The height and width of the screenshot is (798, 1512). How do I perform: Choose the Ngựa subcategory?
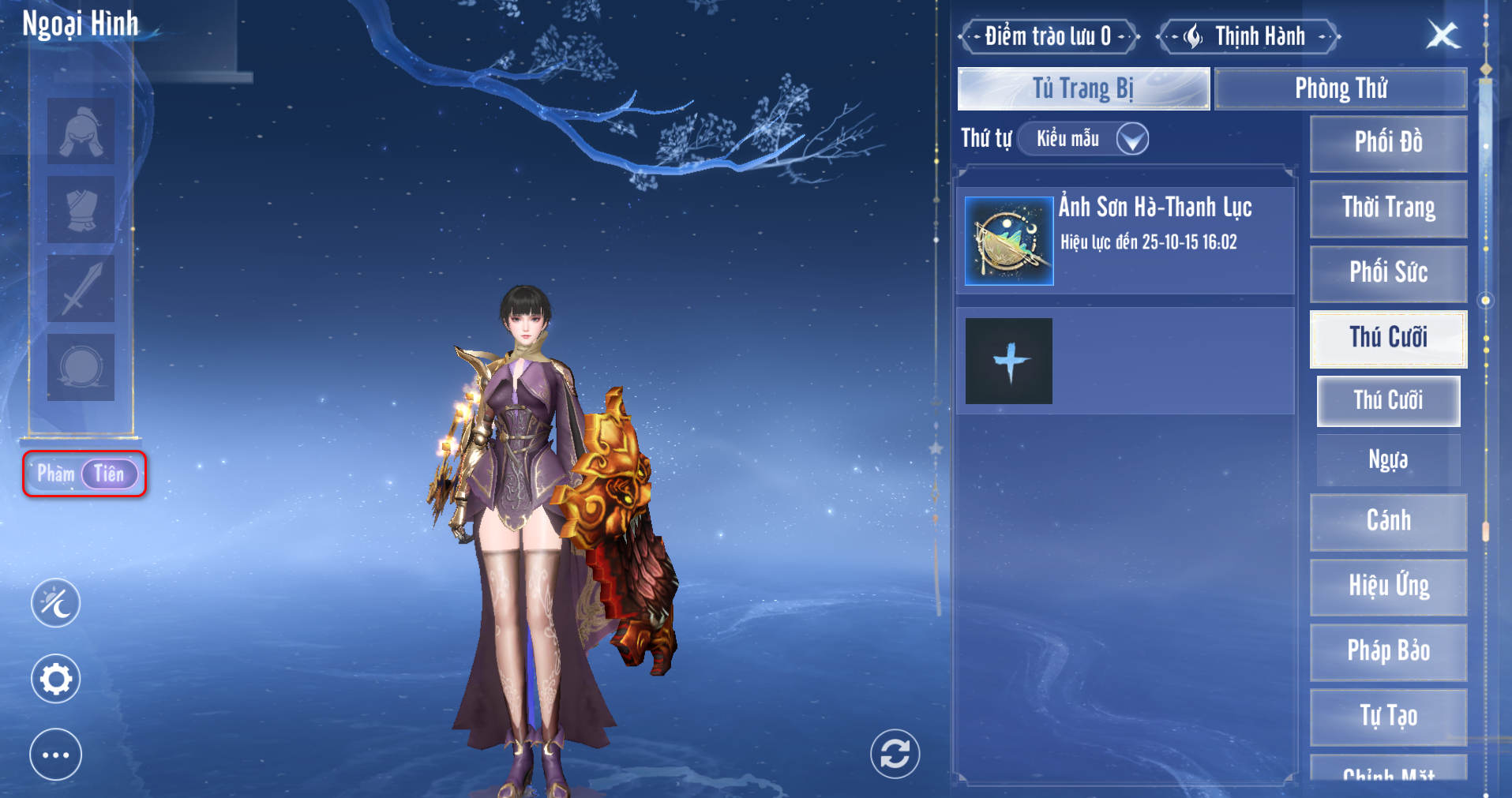[x=1388, y=459]
